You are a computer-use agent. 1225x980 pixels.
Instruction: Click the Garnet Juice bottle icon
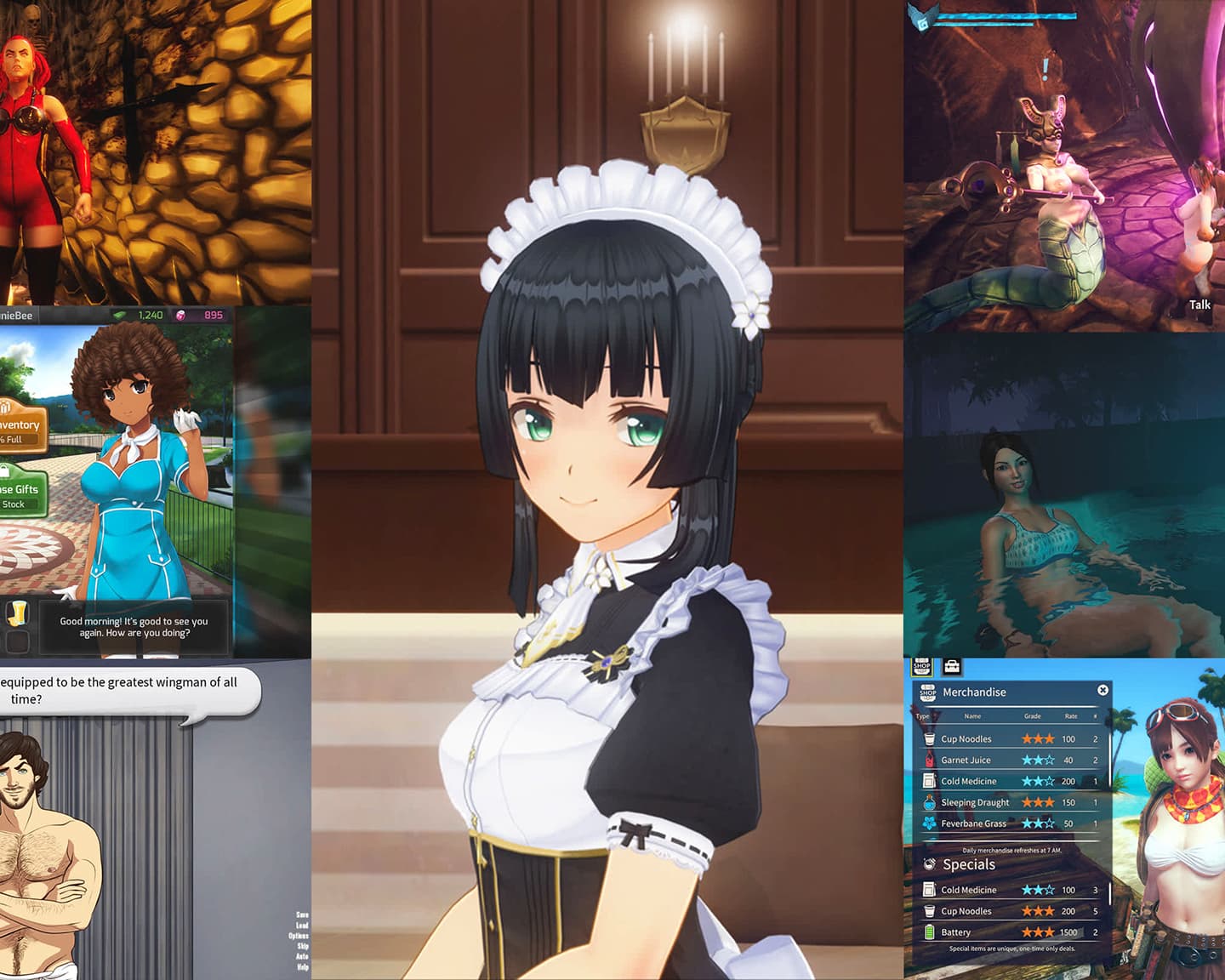click(x=927, y=760)
